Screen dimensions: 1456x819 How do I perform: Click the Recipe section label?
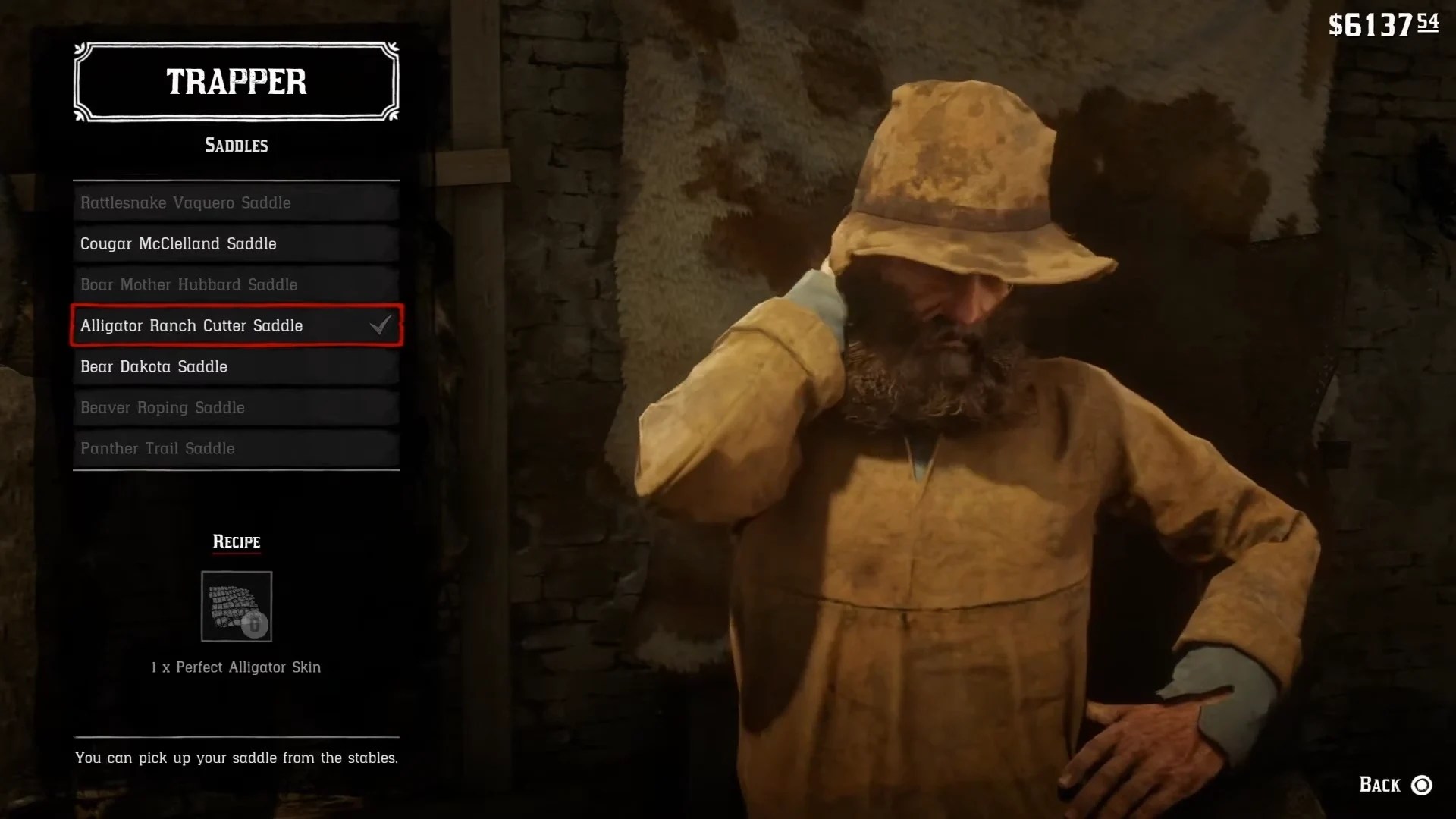236,541
